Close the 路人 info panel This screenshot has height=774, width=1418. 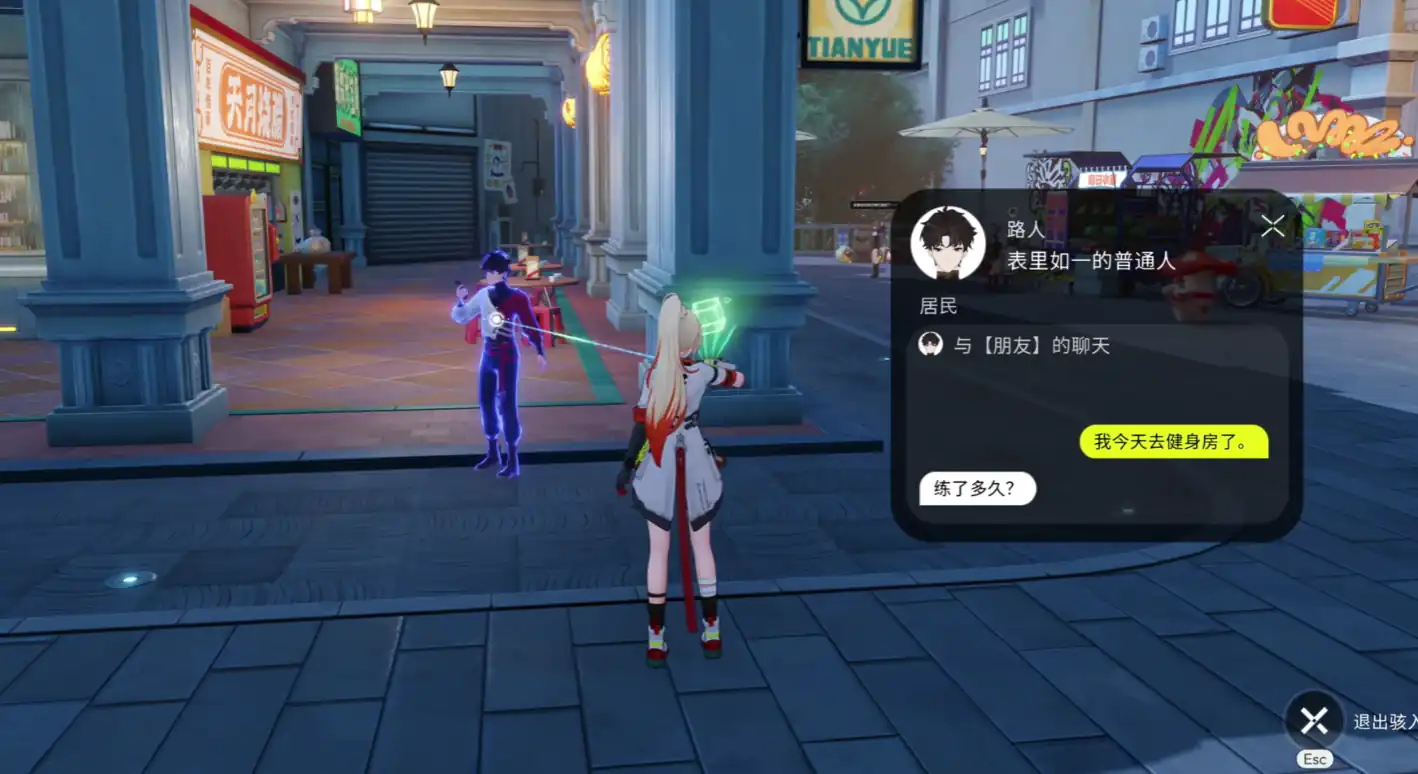[1272, 226]
